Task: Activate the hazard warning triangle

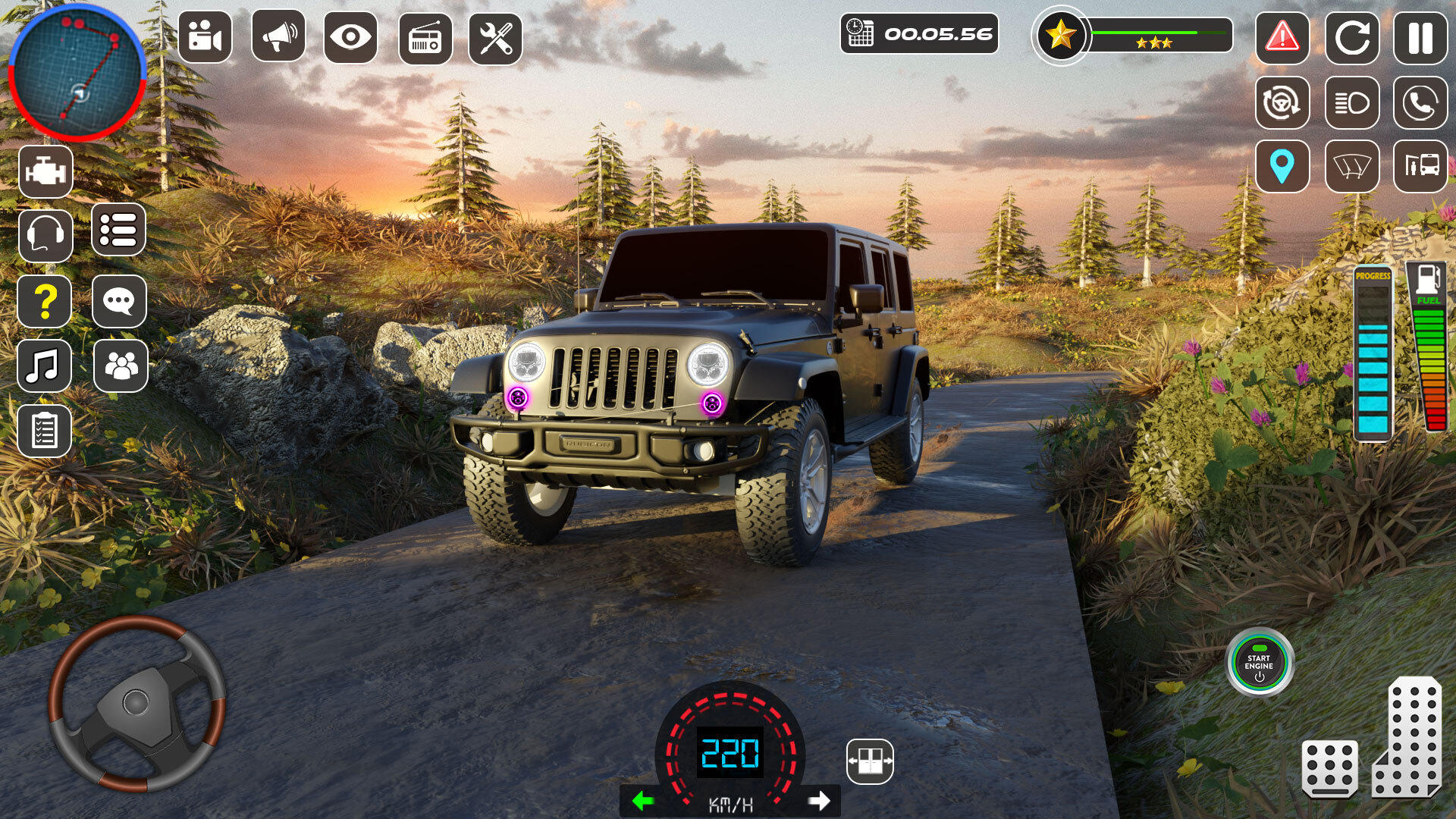Action: pyautogui.click(x=1282, y=37)
